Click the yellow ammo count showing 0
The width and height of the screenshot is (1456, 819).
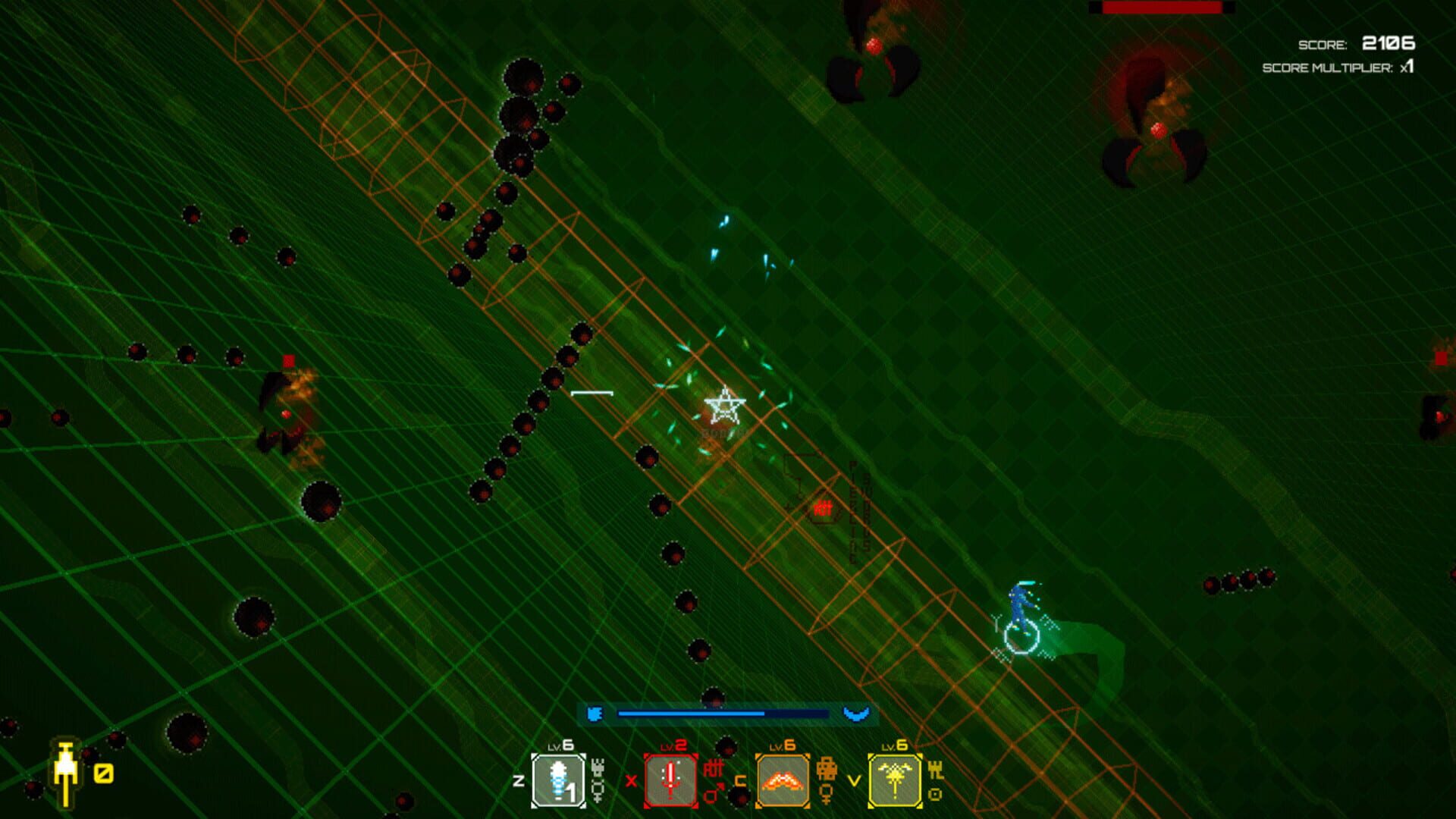[x=104, y=774]
